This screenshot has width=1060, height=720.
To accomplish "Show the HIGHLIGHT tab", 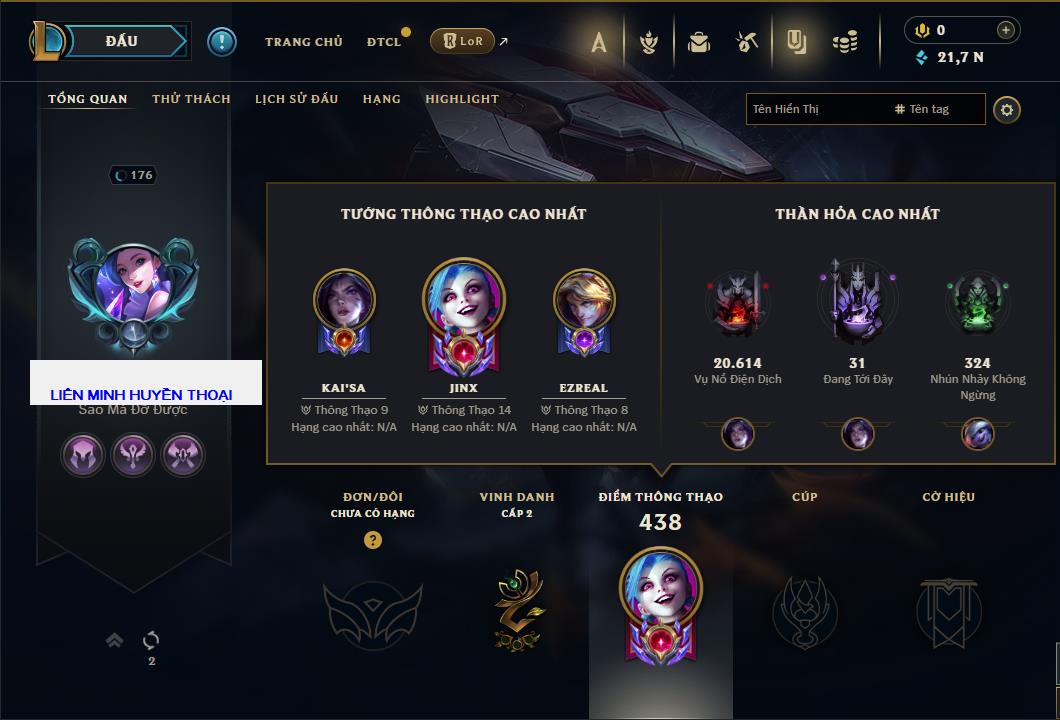I will (461, 99).
